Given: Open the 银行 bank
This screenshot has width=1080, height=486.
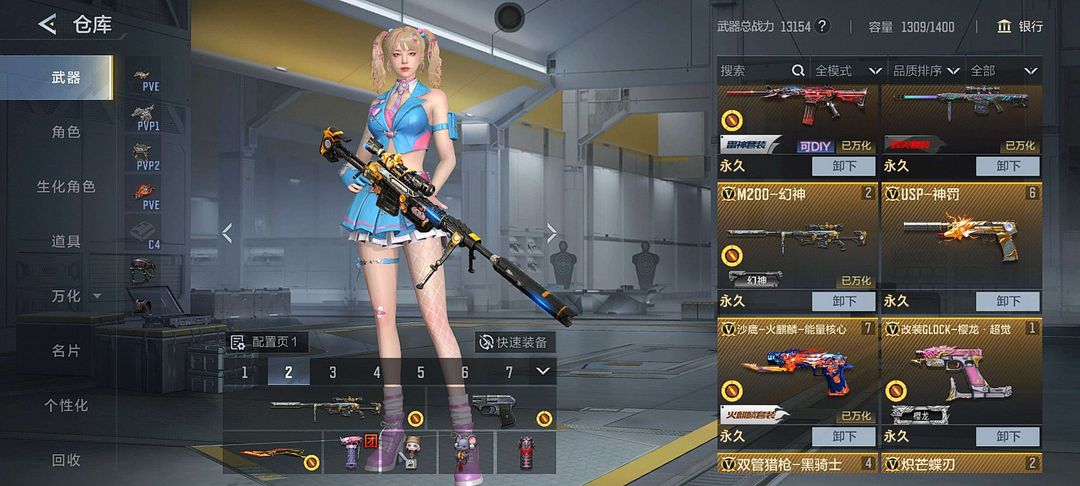Looking at the screenshot, I should [x=1020, y=26].
